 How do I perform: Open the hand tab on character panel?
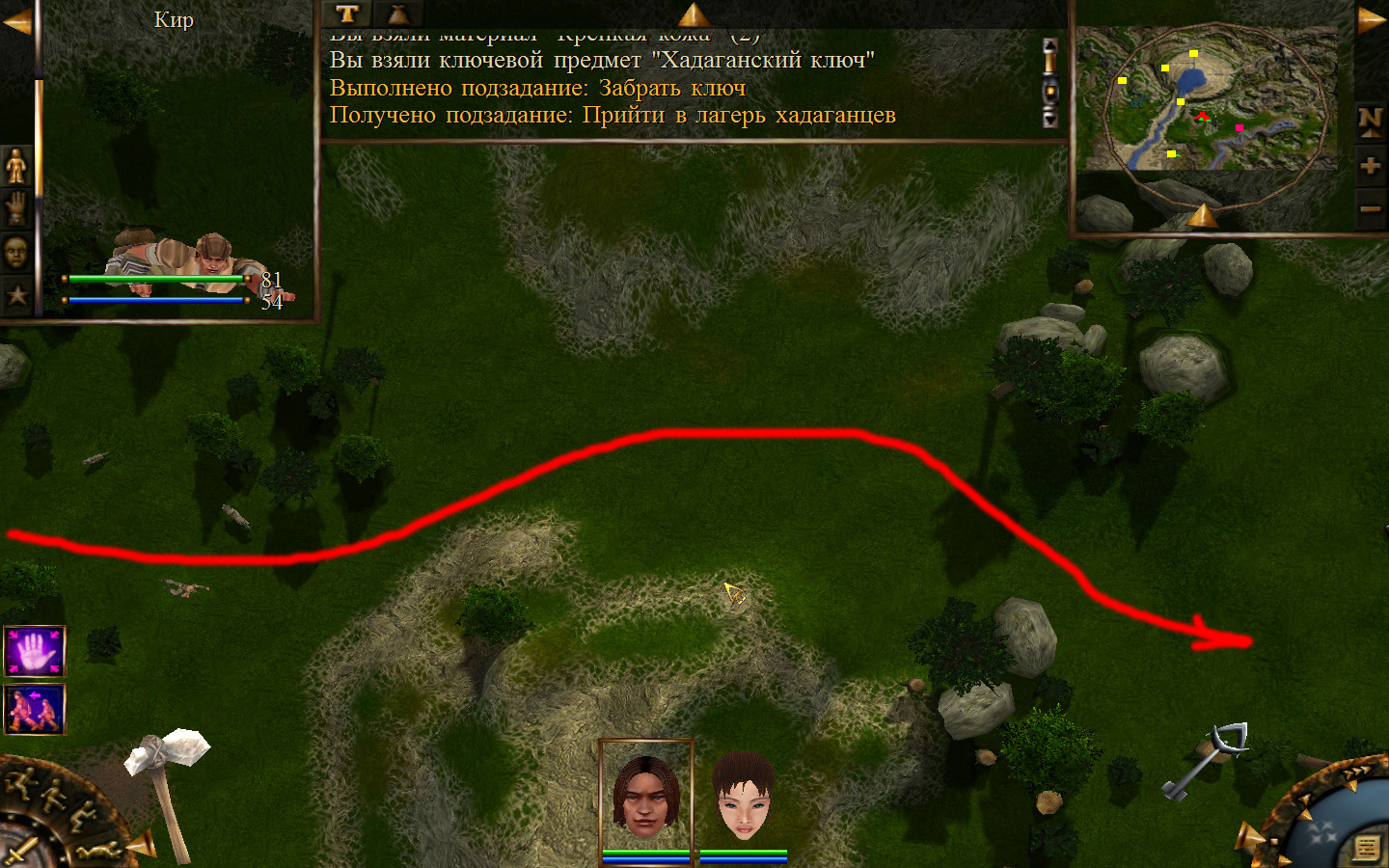tap(16, 208)
